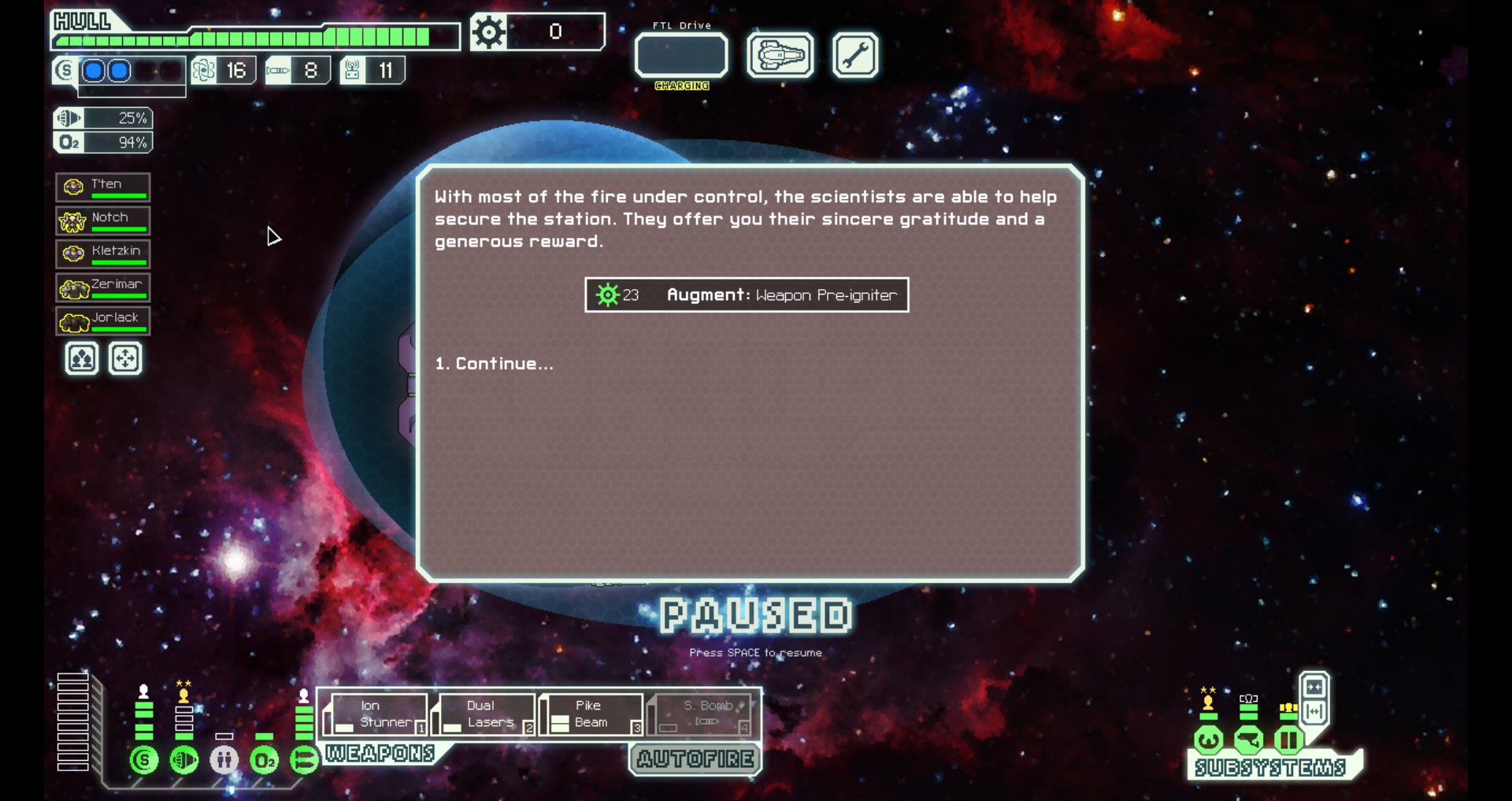Select crew member Notch
The image size is (1512, 801).
103,221
